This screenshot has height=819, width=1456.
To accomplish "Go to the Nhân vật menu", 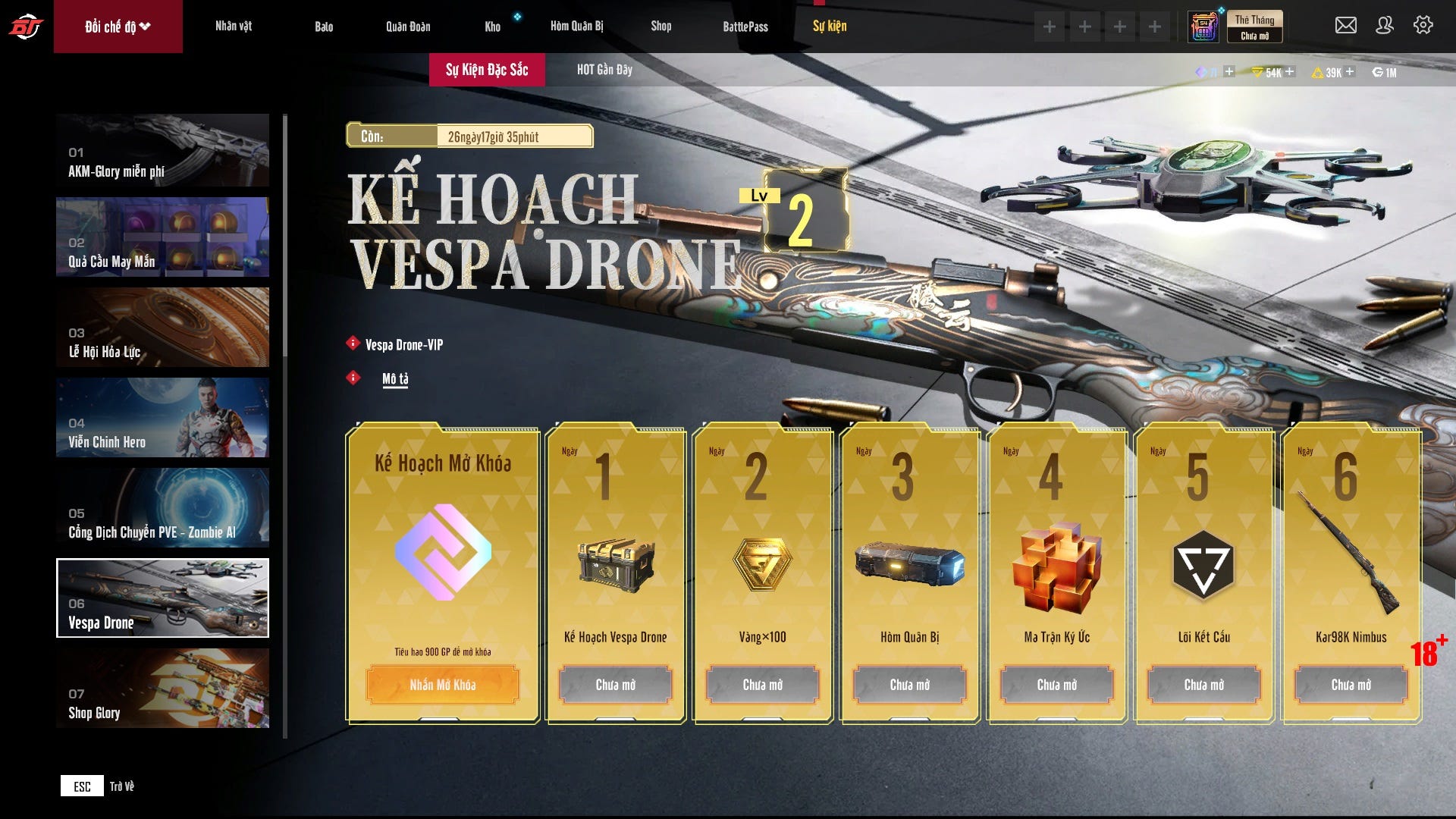I will pyautogui.click(x=234, y=27).
